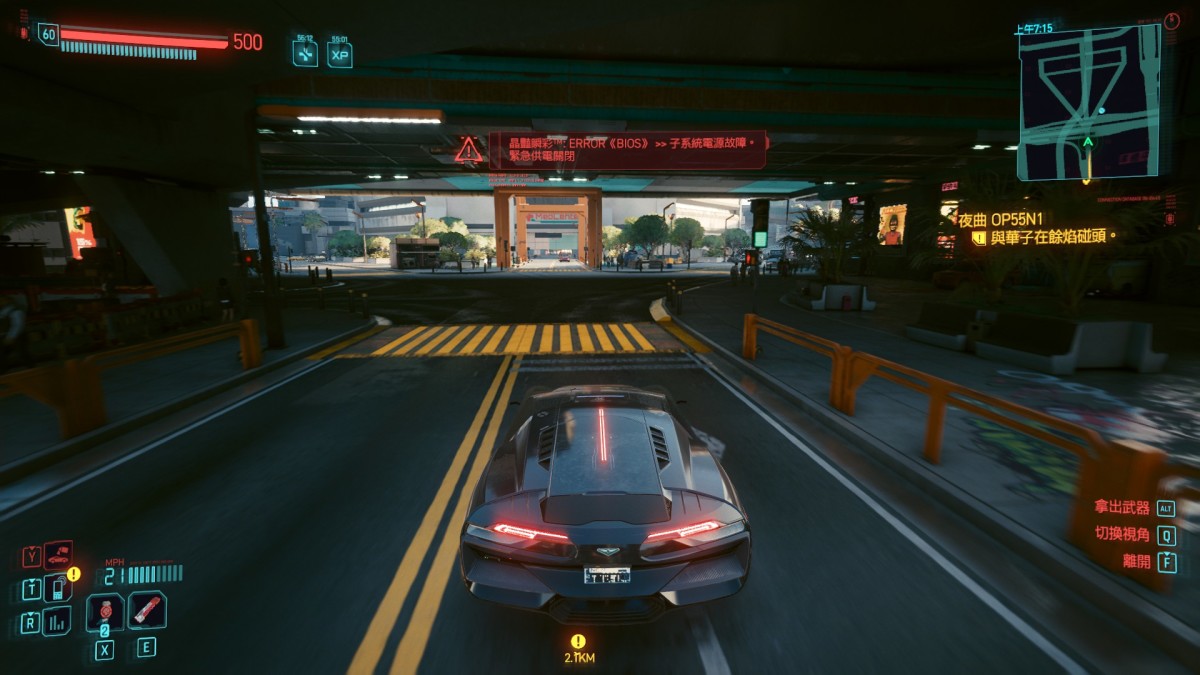Screen dimensions: 1200x675
Task: Click the vehicle summon car icon
Action: (58, 556)
